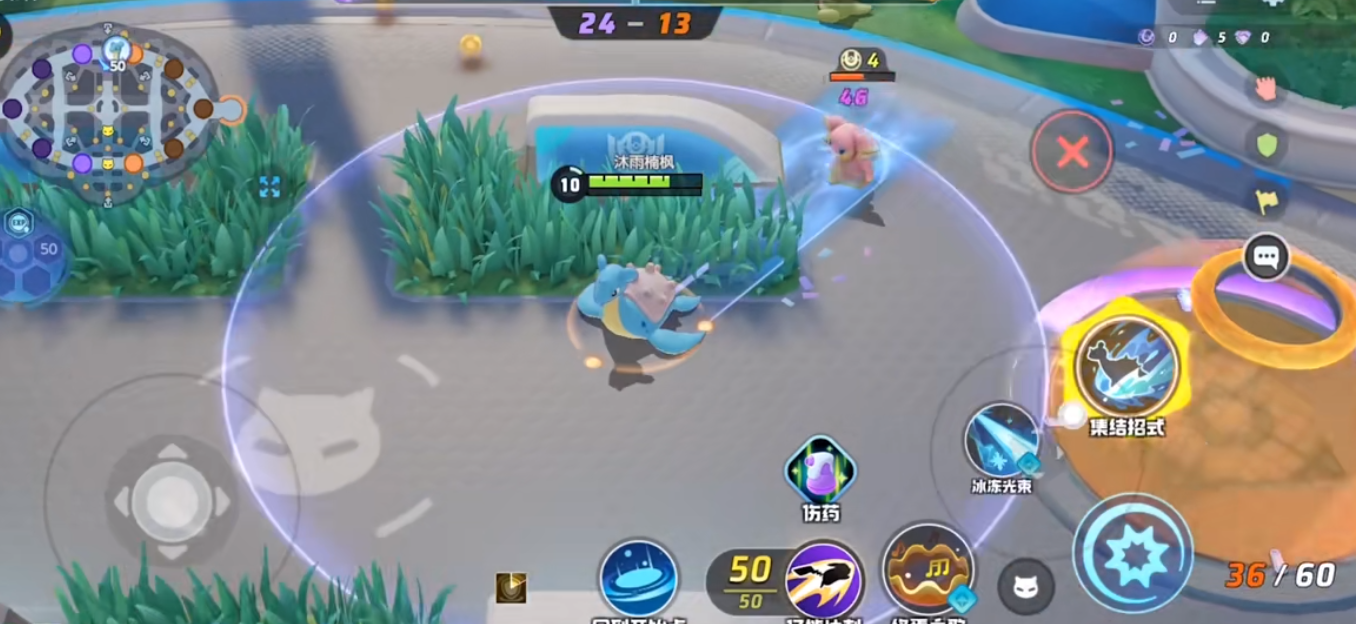This screenshot has width=1356, height=624.
Task: Select the green shield signal icon
Action: pyautogui.click(x=1267, y=145)
